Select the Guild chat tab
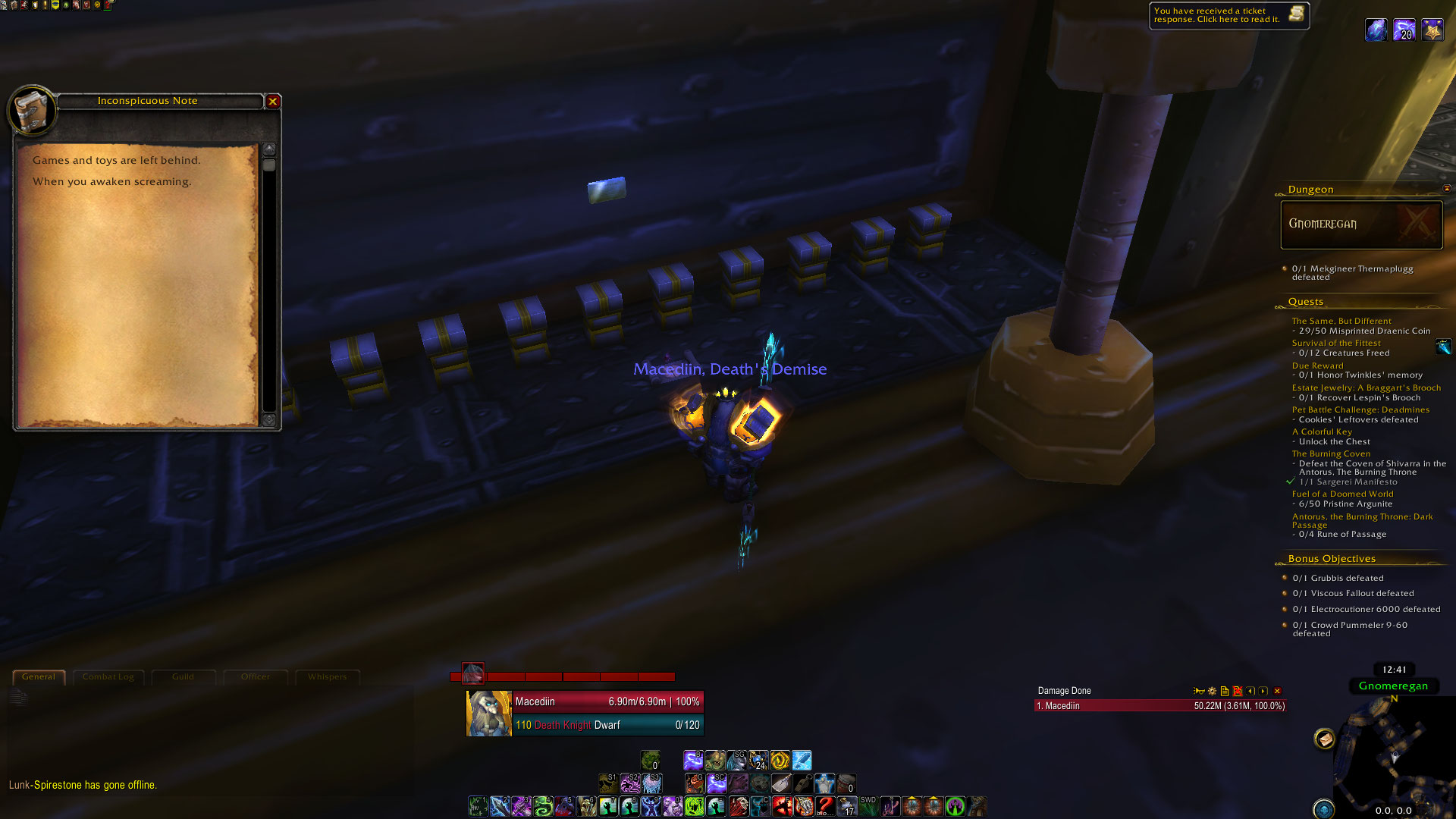 (x=183, y=677)
